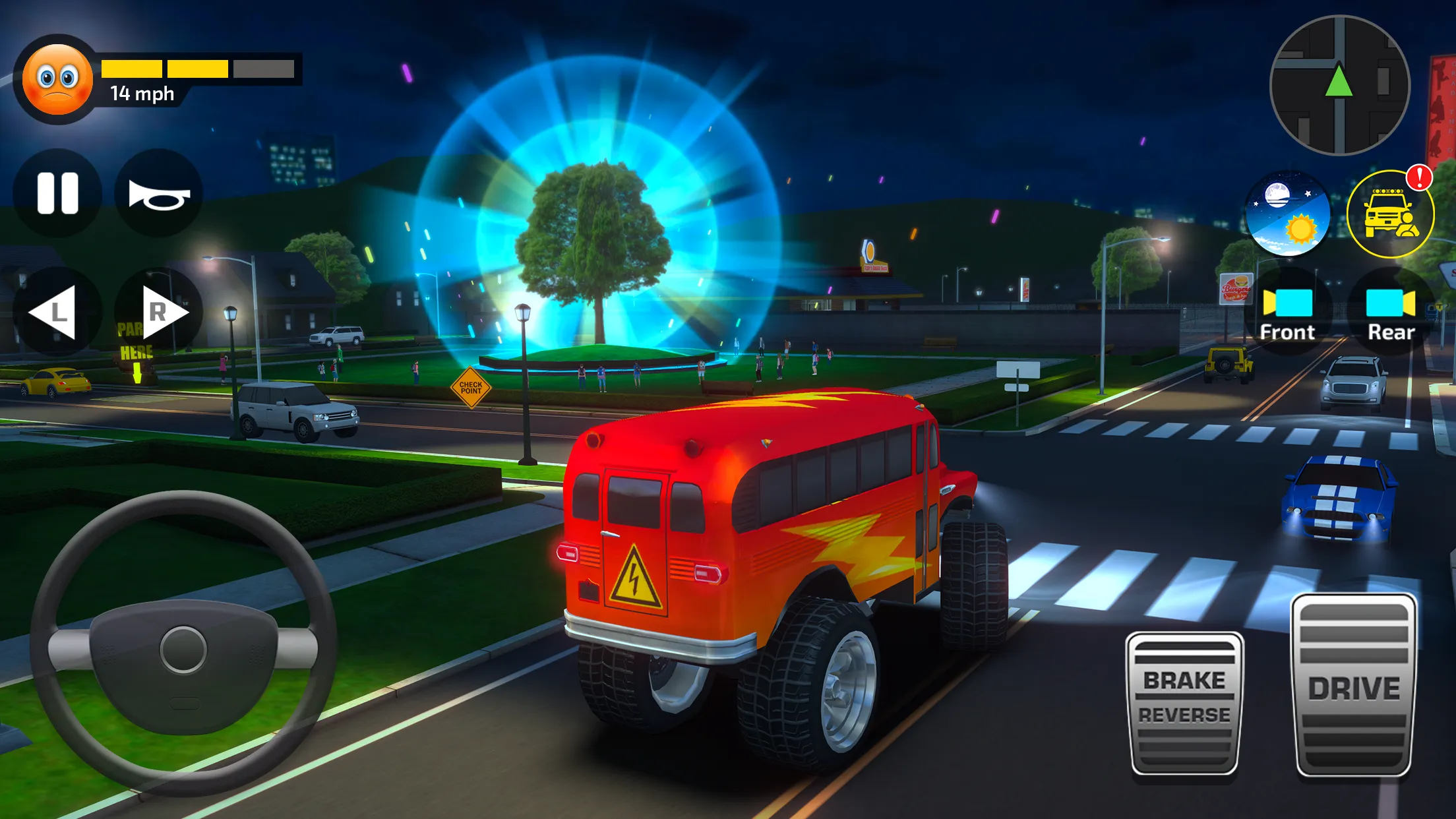Tap the speed readout showing 14 mph
The image size is (1456, 819).
click(x=142, y=94)
